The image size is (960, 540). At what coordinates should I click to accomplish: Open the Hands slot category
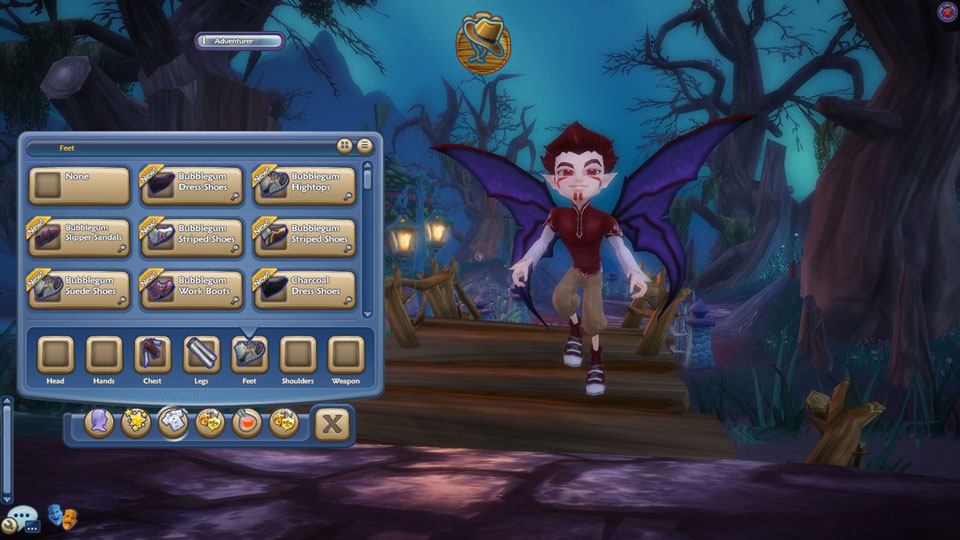tap(103, 355)
